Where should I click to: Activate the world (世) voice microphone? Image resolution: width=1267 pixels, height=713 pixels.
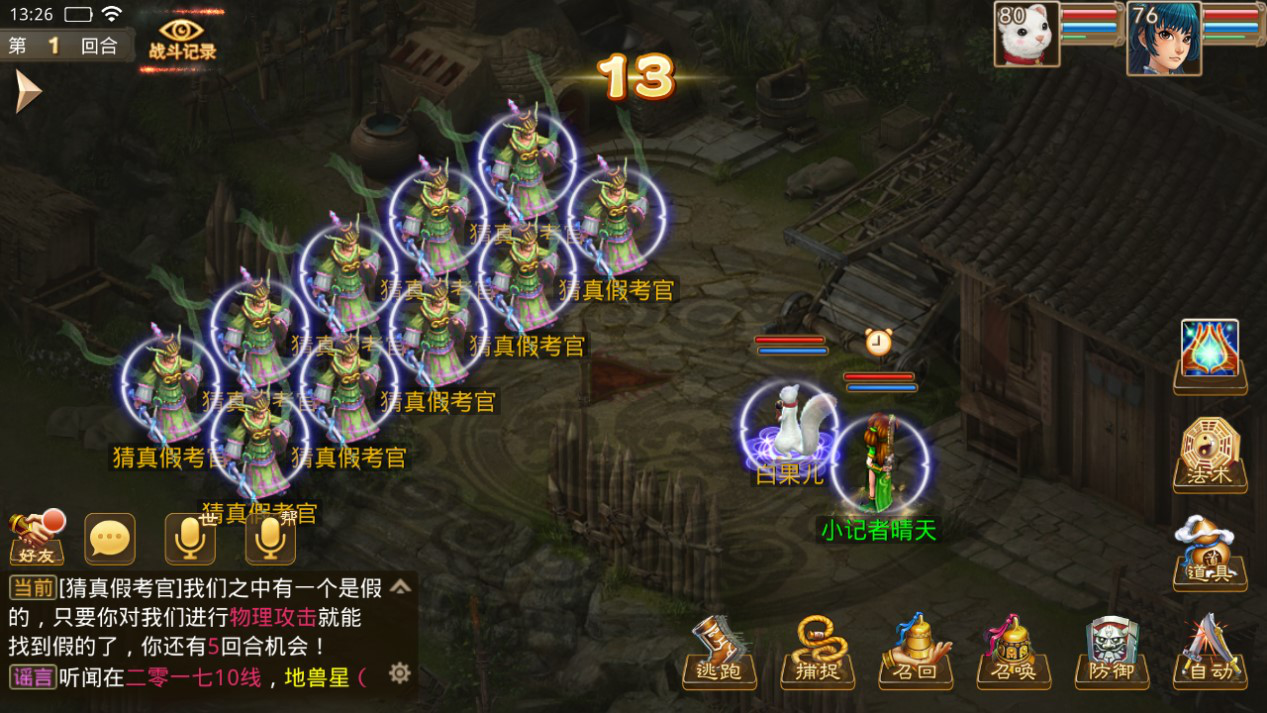point(190,539)
